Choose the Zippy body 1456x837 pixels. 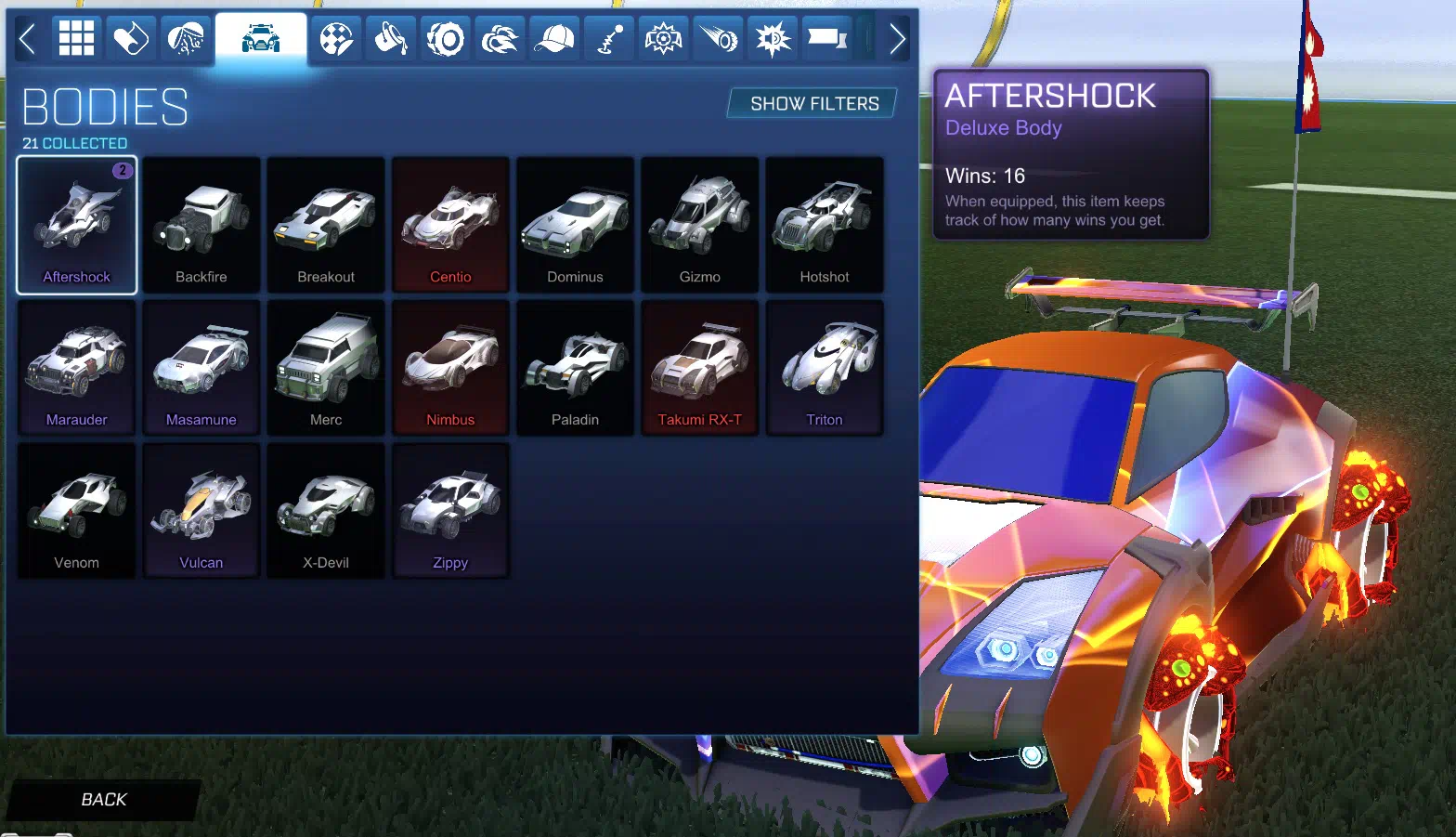tap(450, 512)
